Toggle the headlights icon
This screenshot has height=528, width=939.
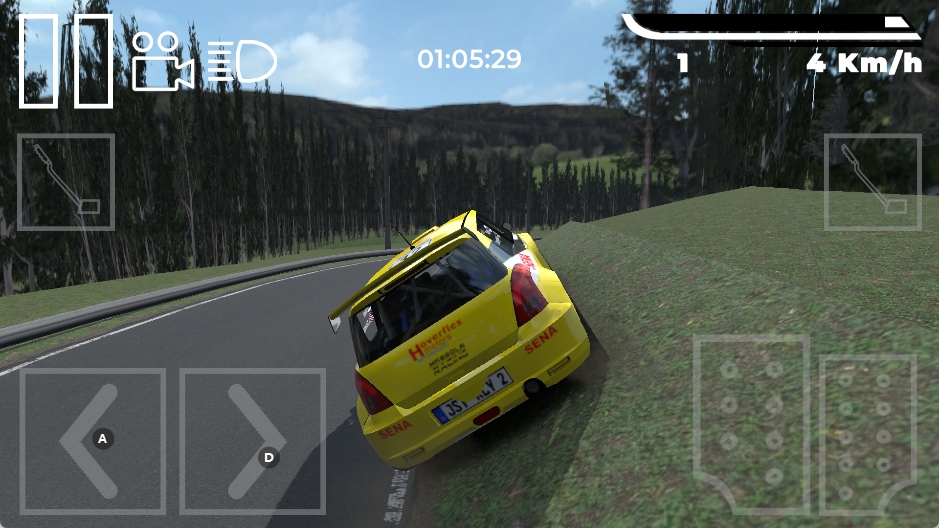point(242,62)
